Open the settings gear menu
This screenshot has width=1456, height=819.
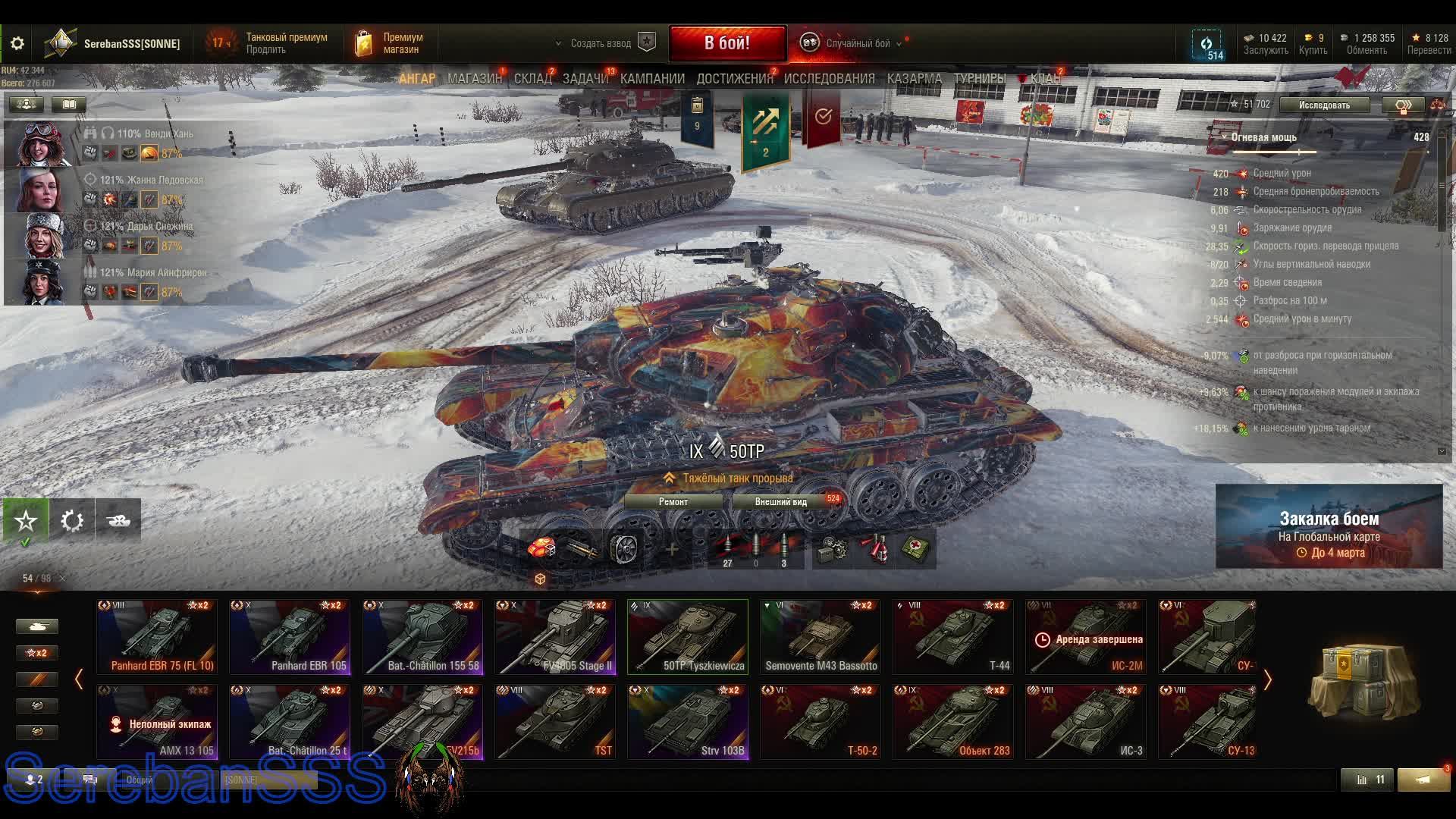17,44
